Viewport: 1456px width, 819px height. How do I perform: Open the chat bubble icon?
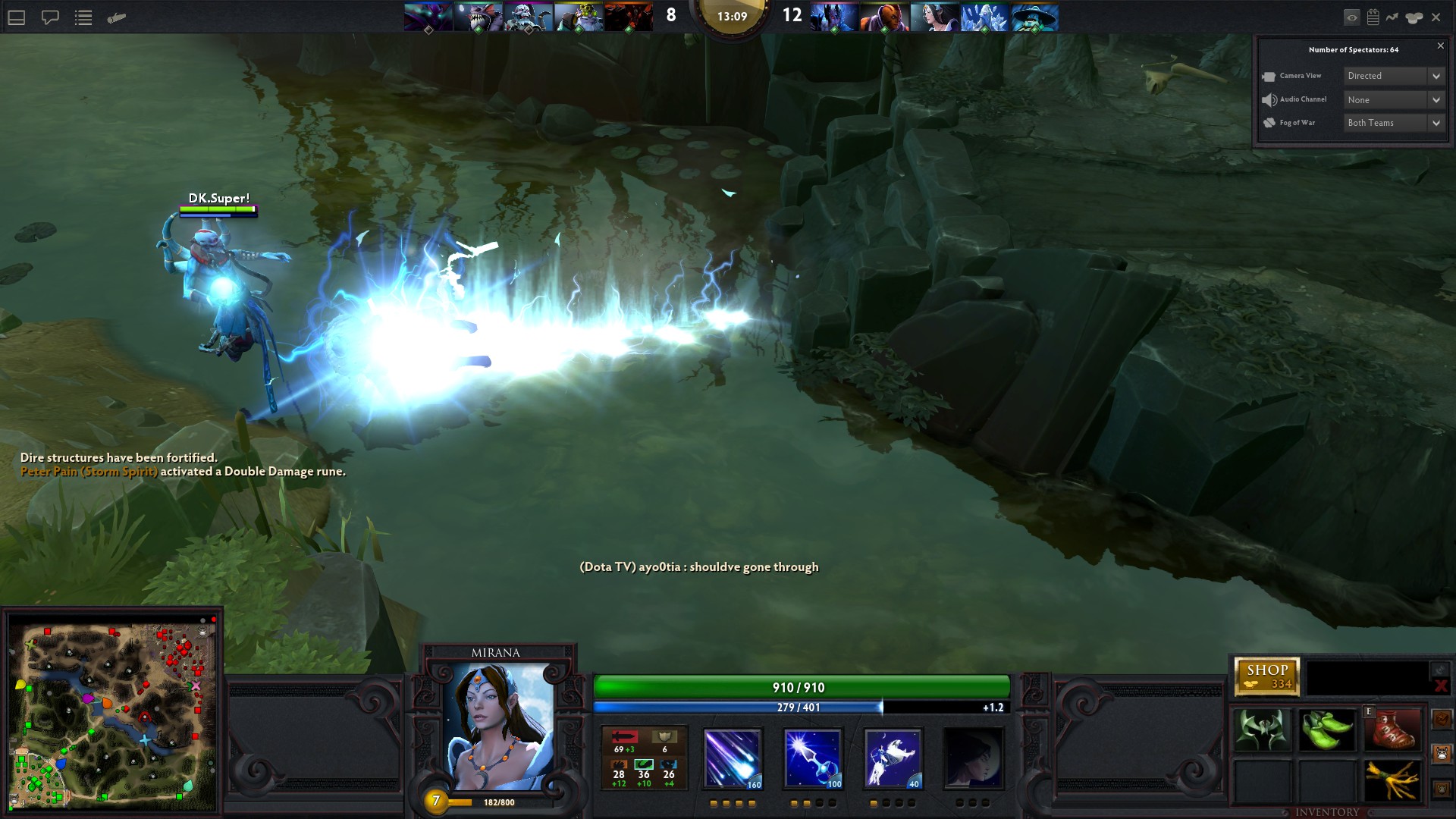tap(50, 17)
